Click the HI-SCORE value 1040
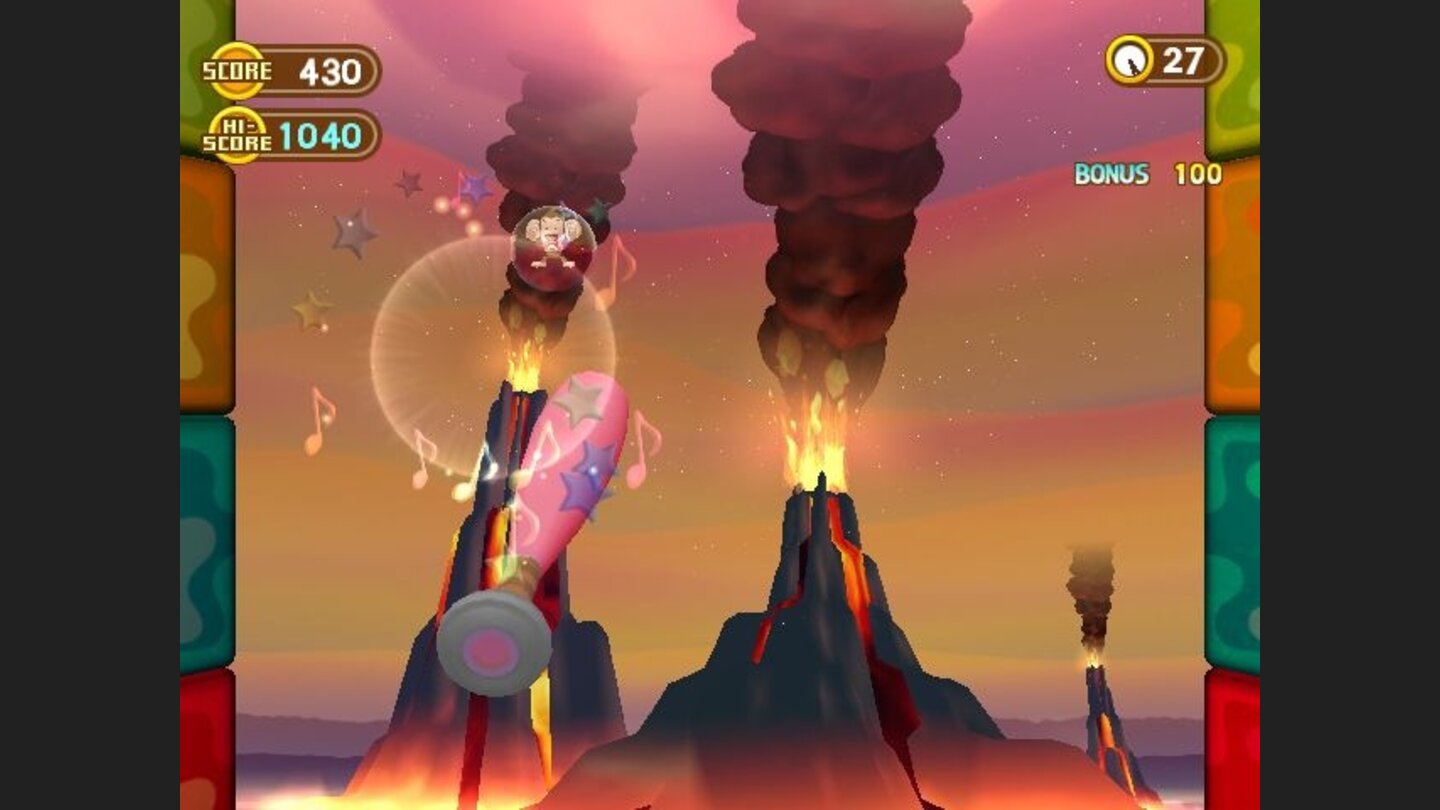Viewport: 1440px width, 810px height. click(x=320, y=136)
